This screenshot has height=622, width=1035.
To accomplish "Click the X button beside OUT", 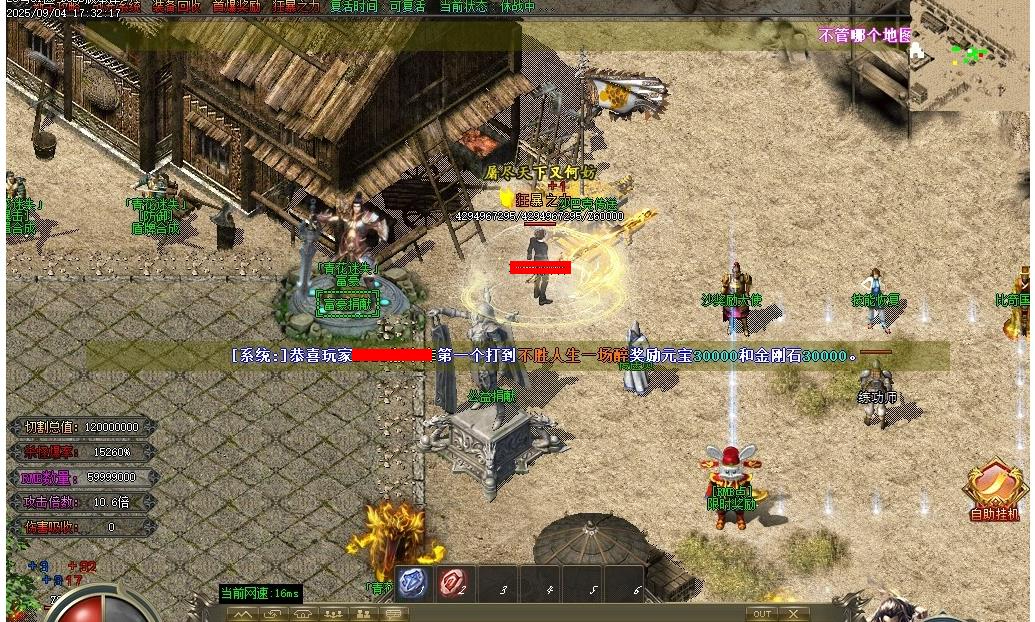I will click(x=794, y=614).
